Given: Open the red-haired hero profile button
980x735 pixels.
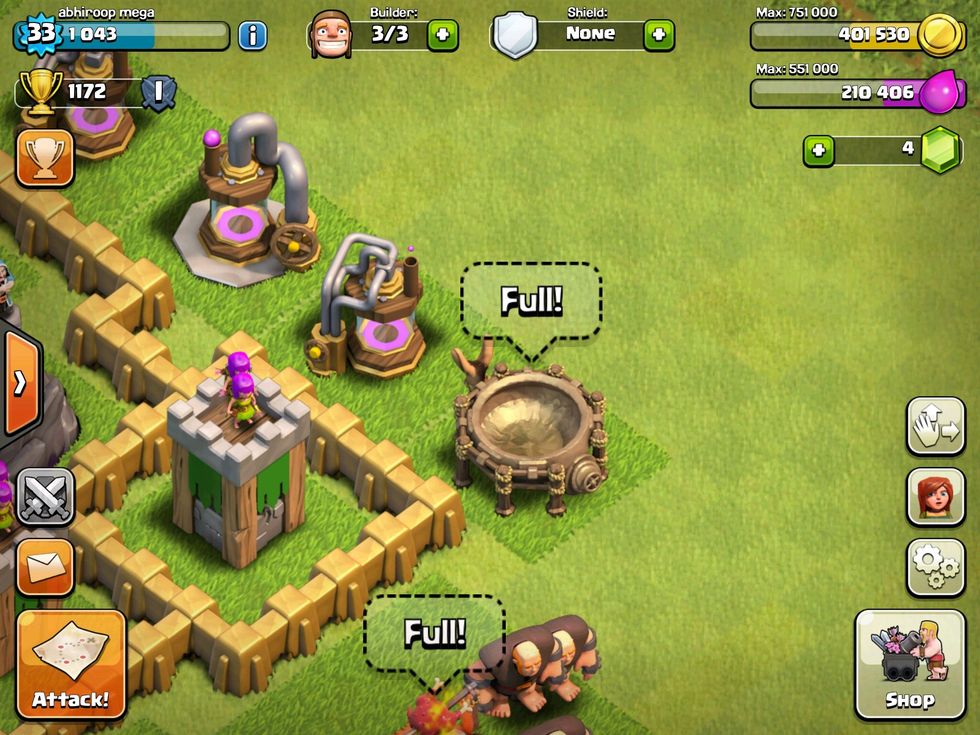Looking at the screenshot, I should click(x=935, y=497).
